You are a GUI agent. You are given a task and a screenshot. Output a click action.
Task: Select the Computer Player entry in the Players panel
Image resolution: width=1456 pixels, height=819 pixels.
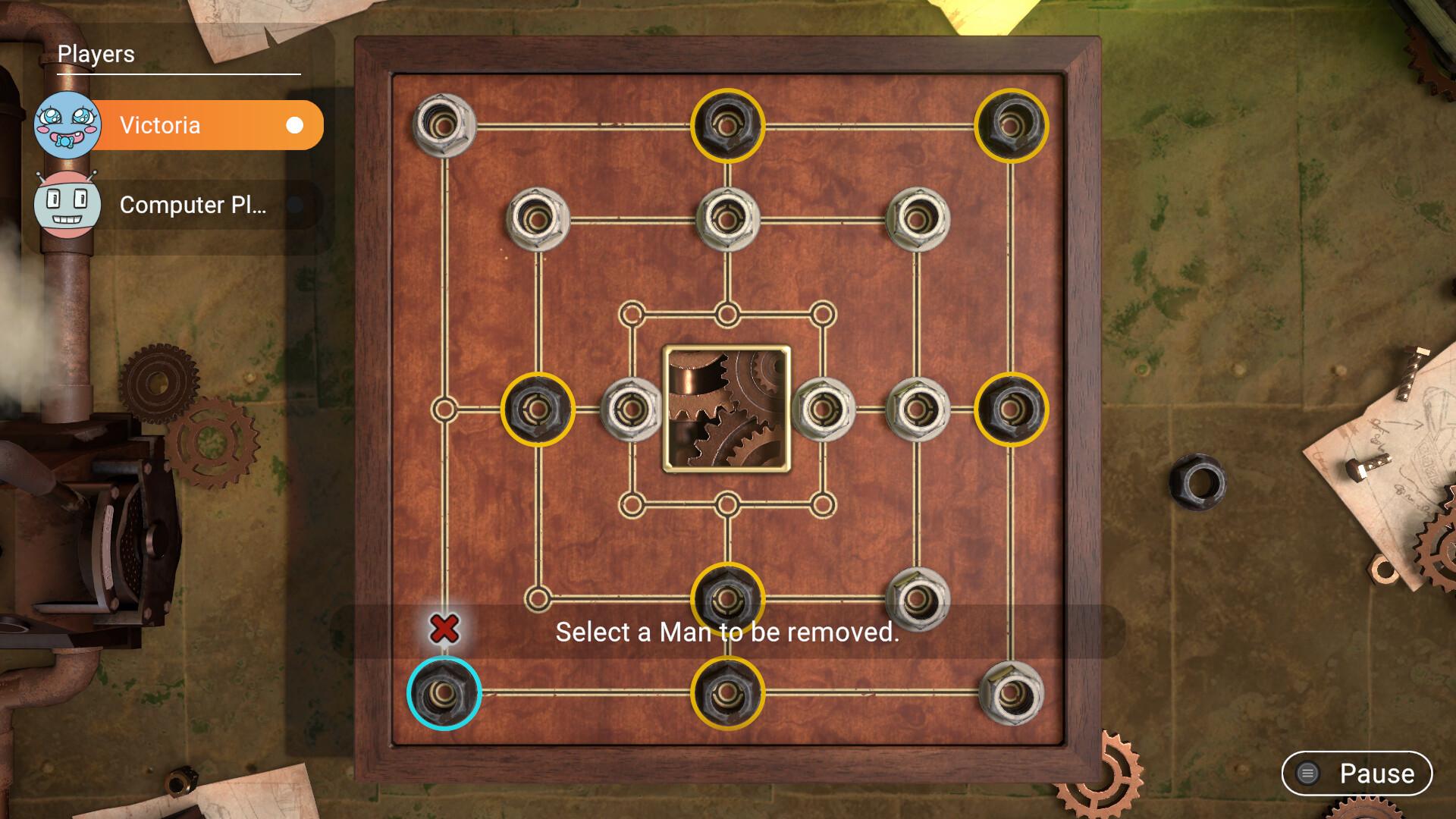pyautogui.click(x=193, y=206)
